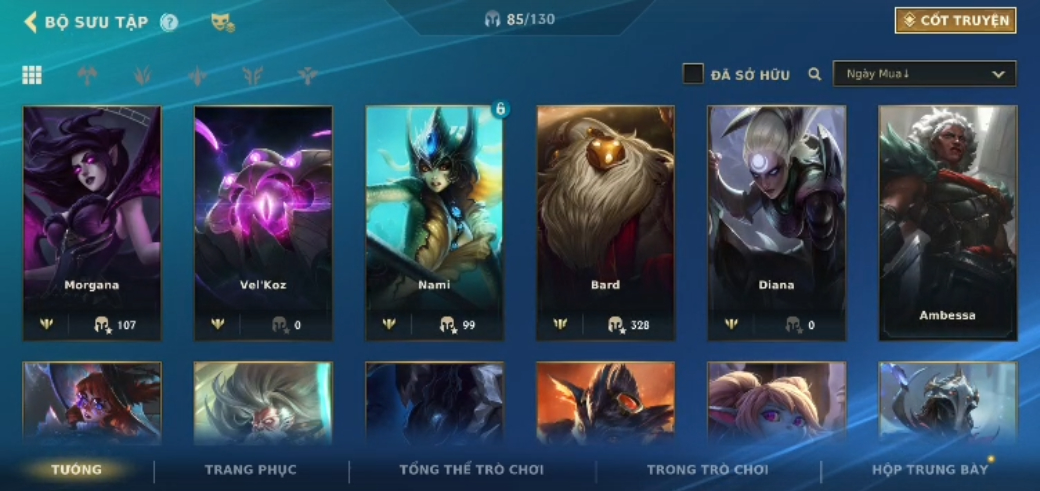The image size is (1040, 491).
Task: Go back from Bộ Sưu Tập screen
Action: (x=31, y=22)
